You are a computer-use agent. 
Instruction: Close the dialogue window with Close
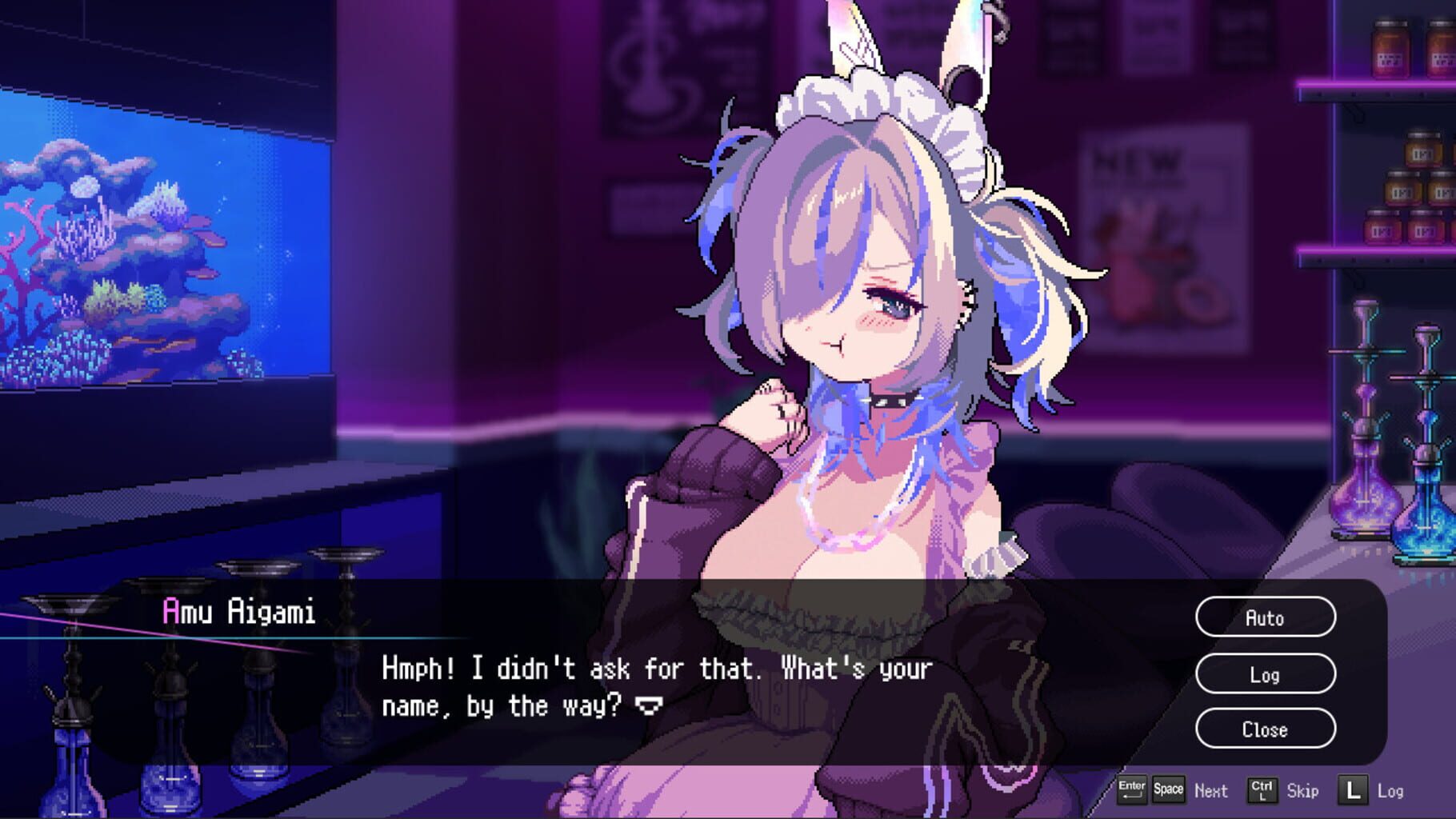(1265, 729)
